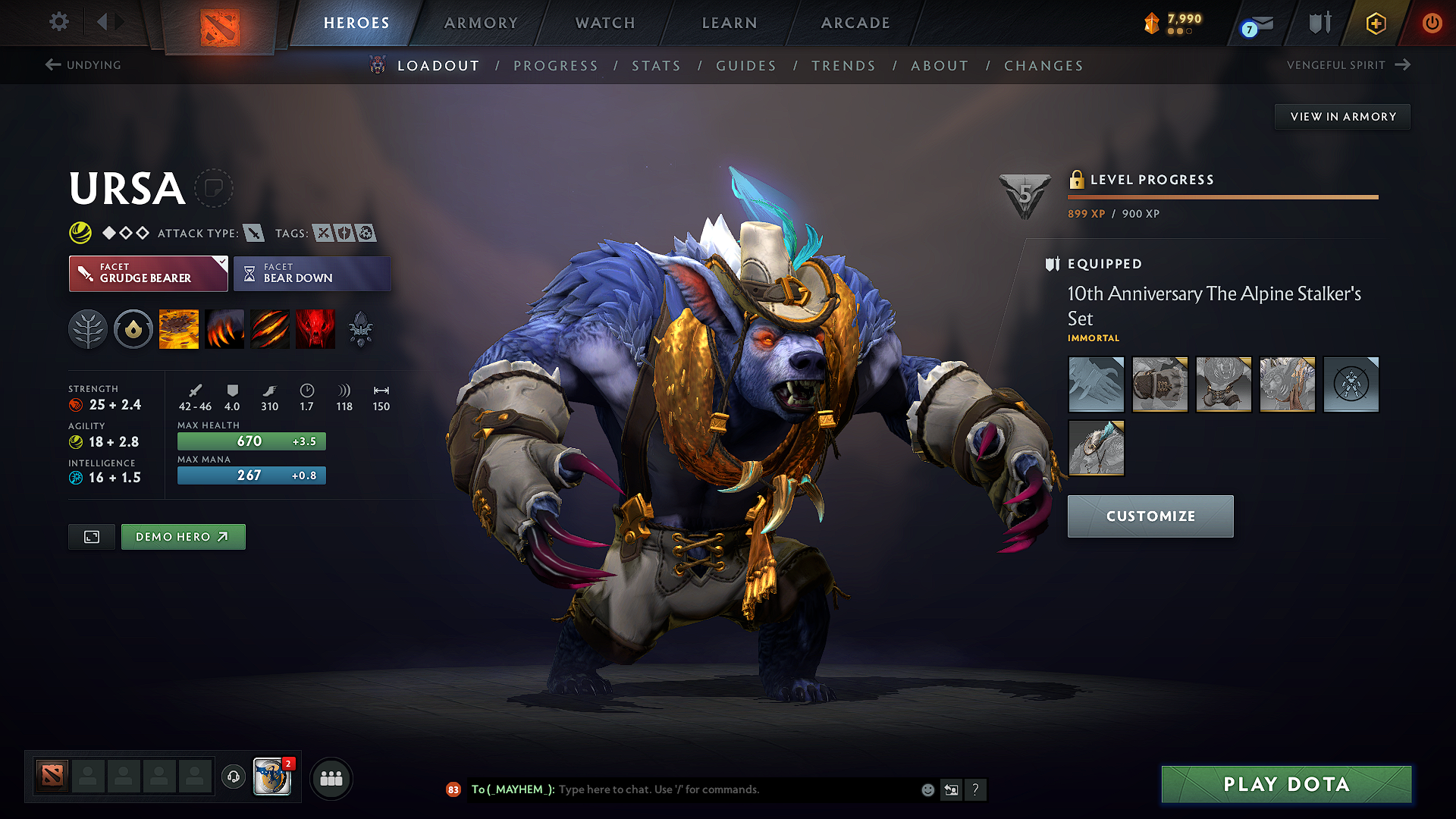Click the Dota Plus hexagon icon
1456x819 pixels.
coord(1375,23)
